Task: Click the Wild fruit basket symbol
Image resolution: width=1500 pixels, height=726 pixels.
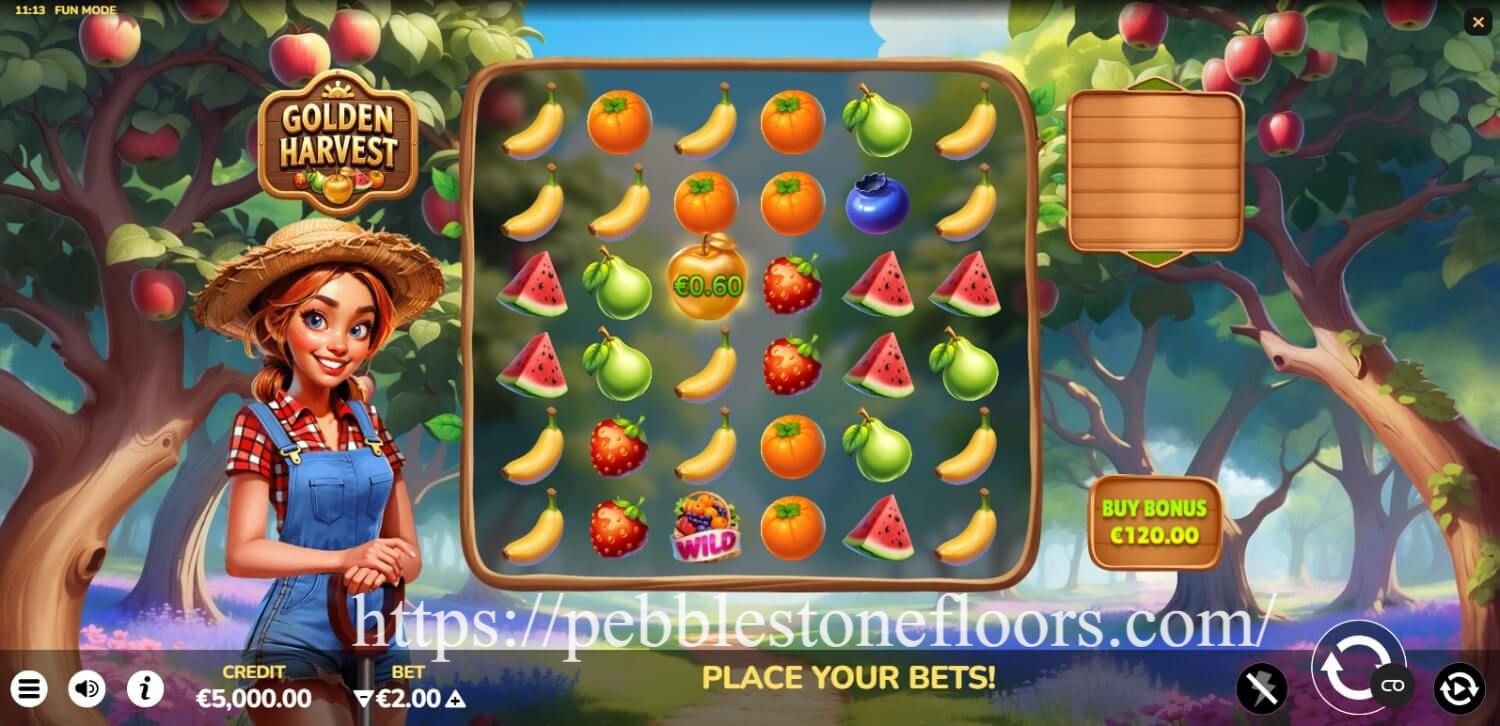Action: pos(708,525)
